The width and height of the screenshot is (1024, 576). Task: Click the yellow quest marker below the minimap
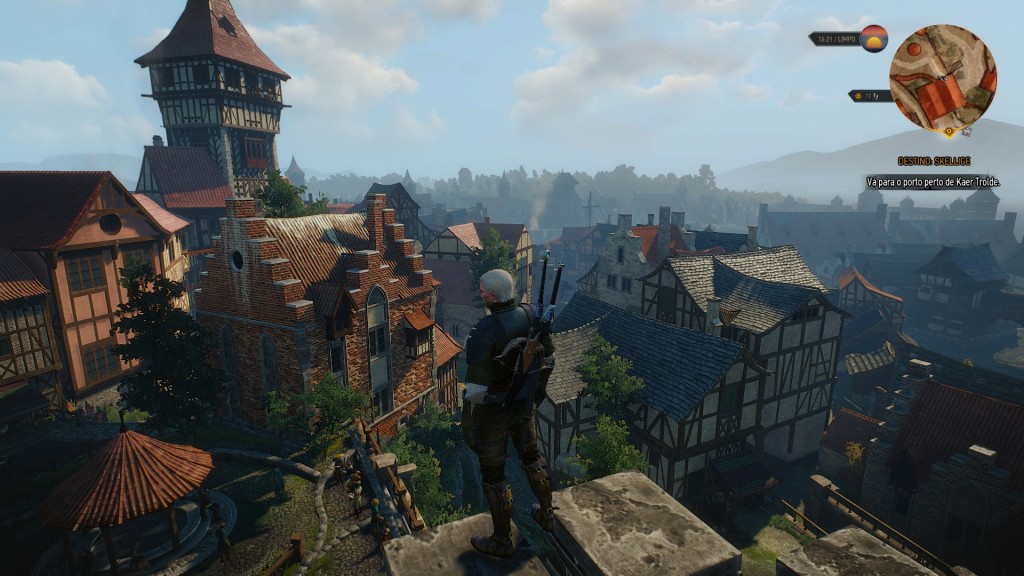[x=948, y=131]
